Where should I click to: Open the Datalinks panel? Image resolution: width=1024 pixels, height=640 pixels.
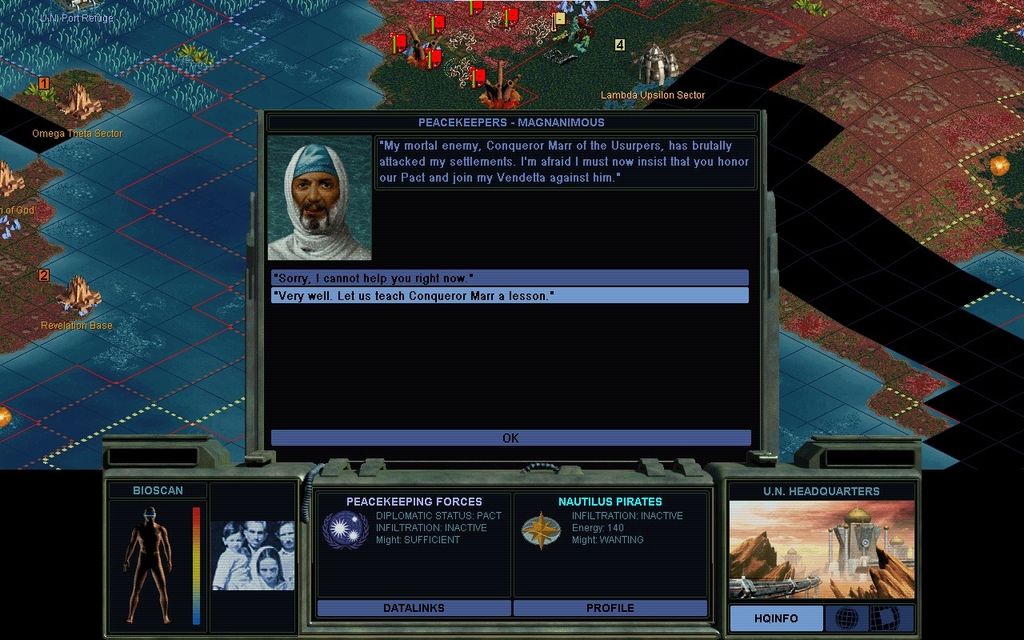(x=413, y=608)
